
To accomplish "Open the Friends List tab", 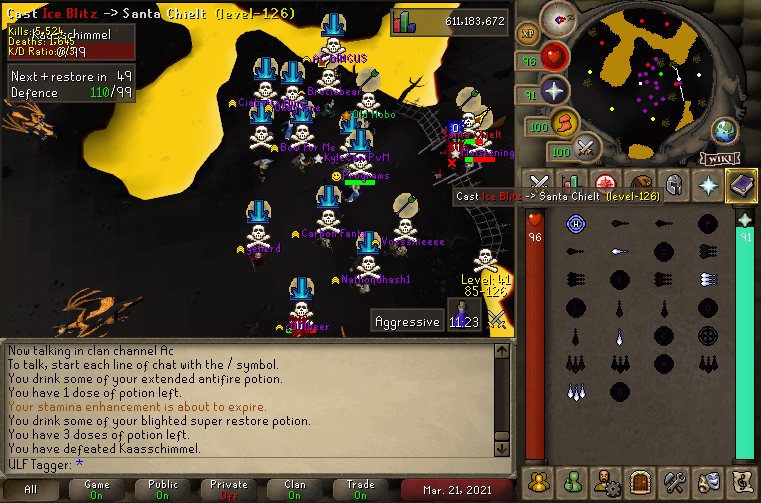I will tap(573, 481).
